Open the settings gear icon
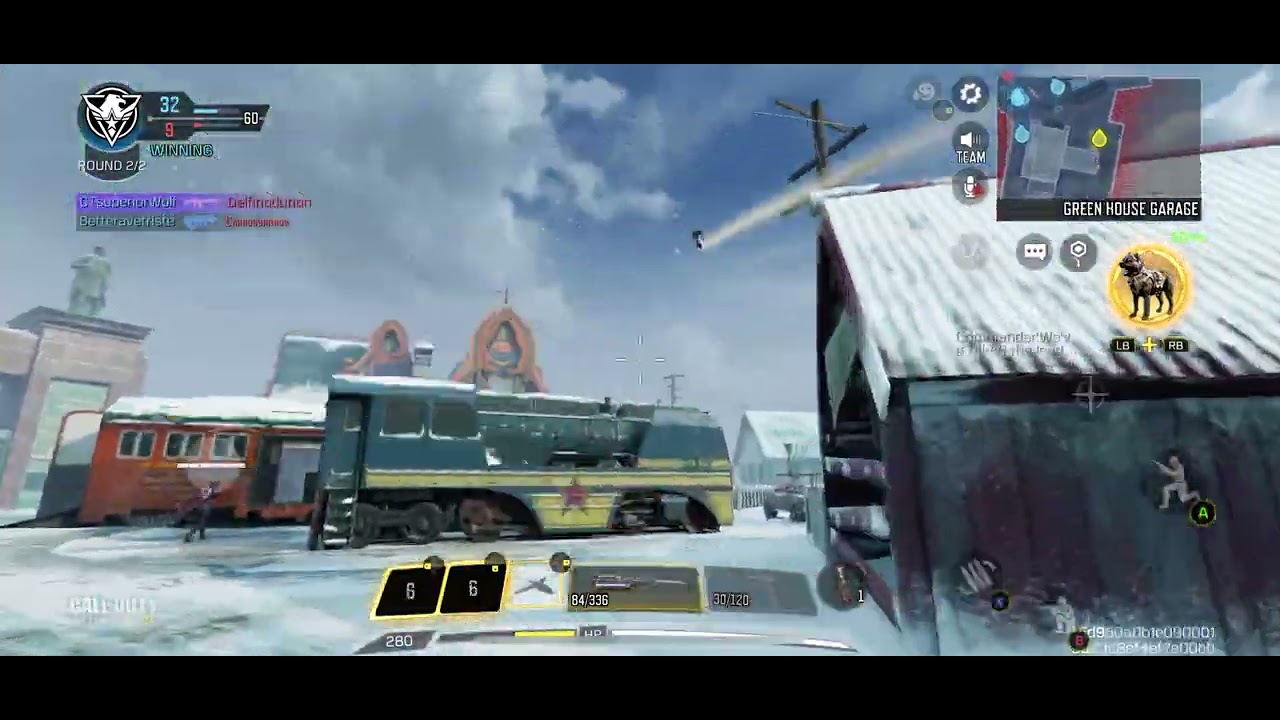The image size is (1280, 720). click(970, 94)
